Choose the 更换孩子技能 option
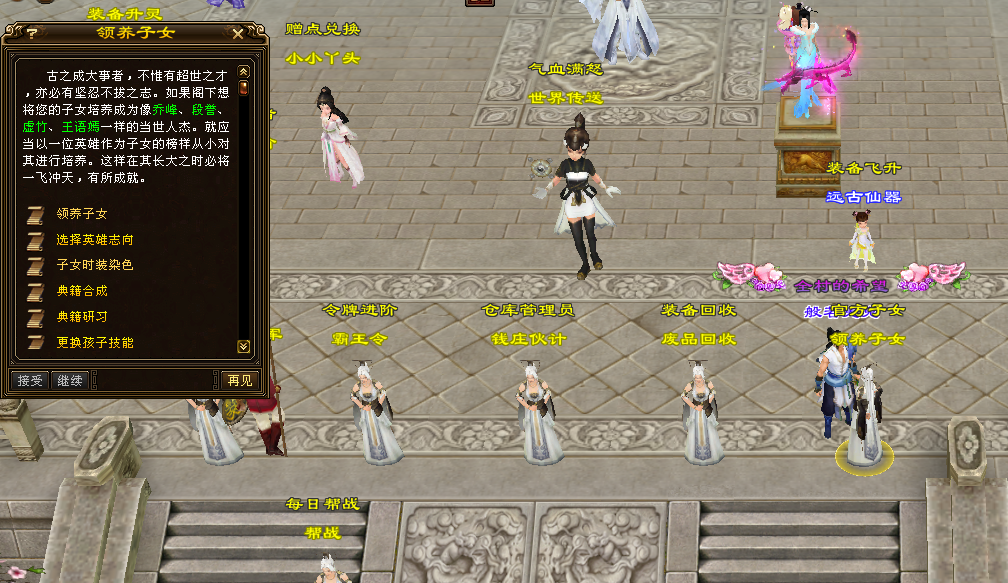This screenshot has width=1008, height=583. (94, 343)
